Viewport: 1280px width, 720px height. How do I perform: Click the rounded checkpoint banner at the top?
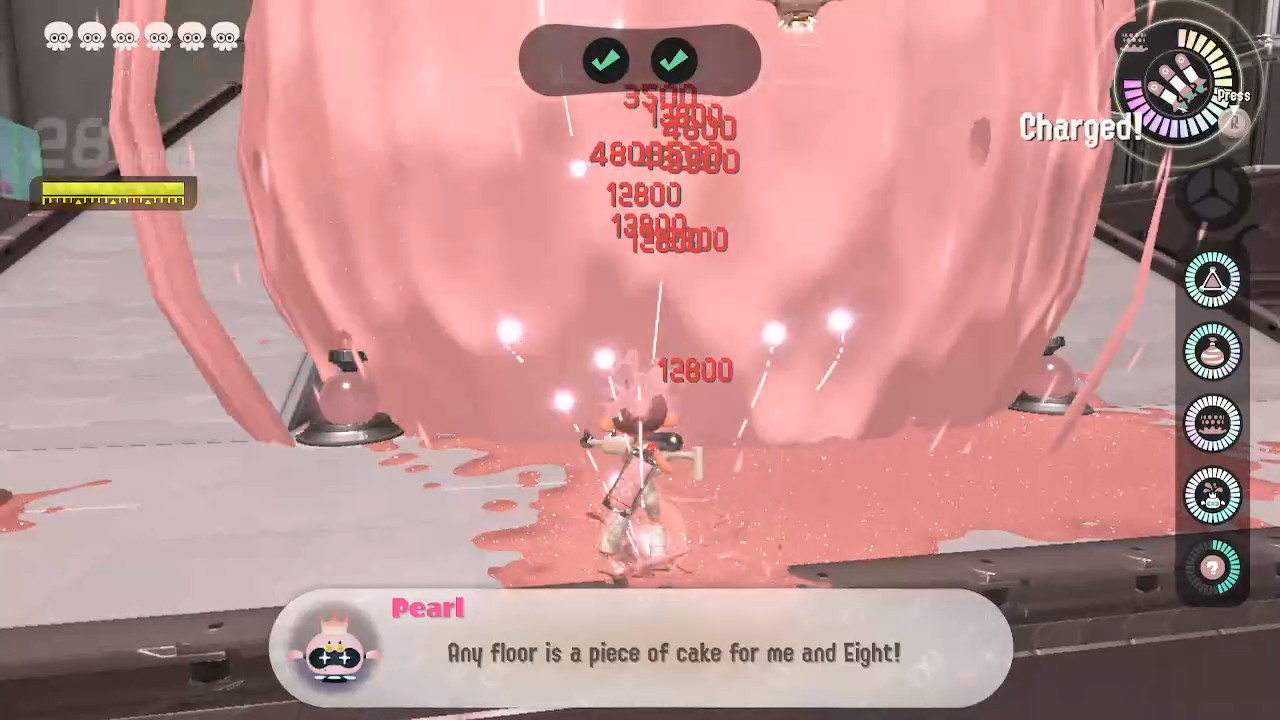click(638, 62)
